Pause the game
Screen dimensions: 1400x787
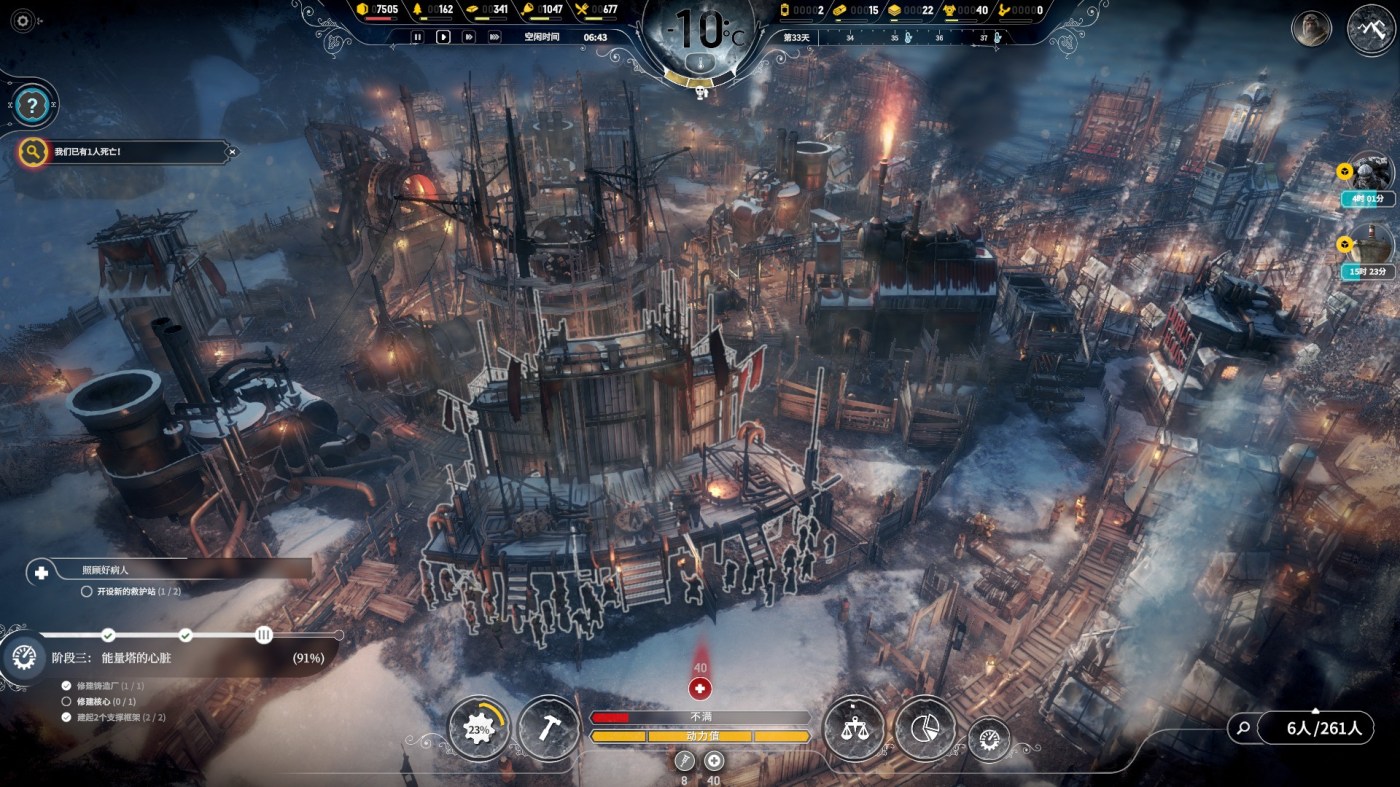pyautogui.click(x=418, y=37)
